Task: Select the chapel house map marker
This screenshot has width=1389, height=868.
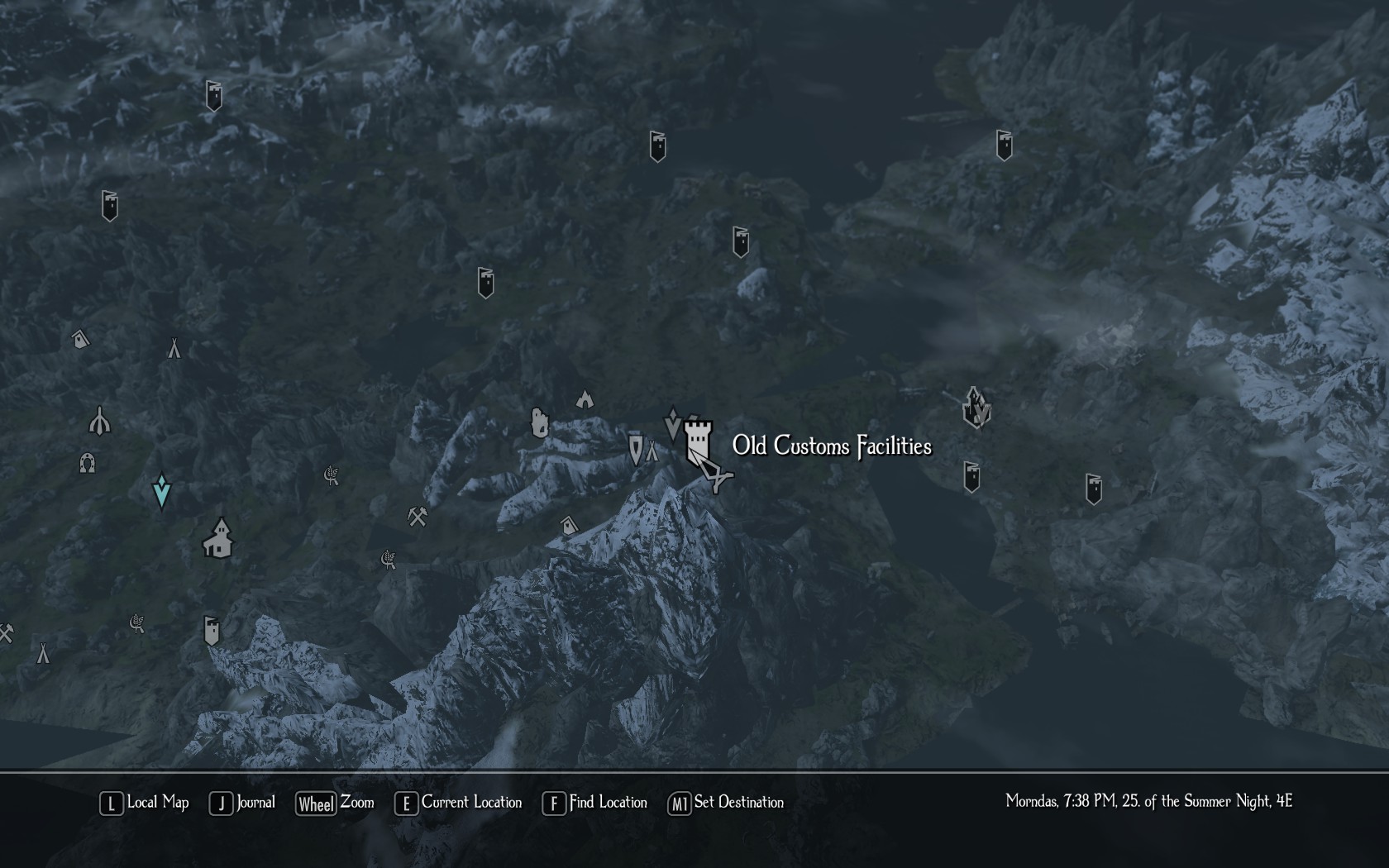Action: click(218, 538)
